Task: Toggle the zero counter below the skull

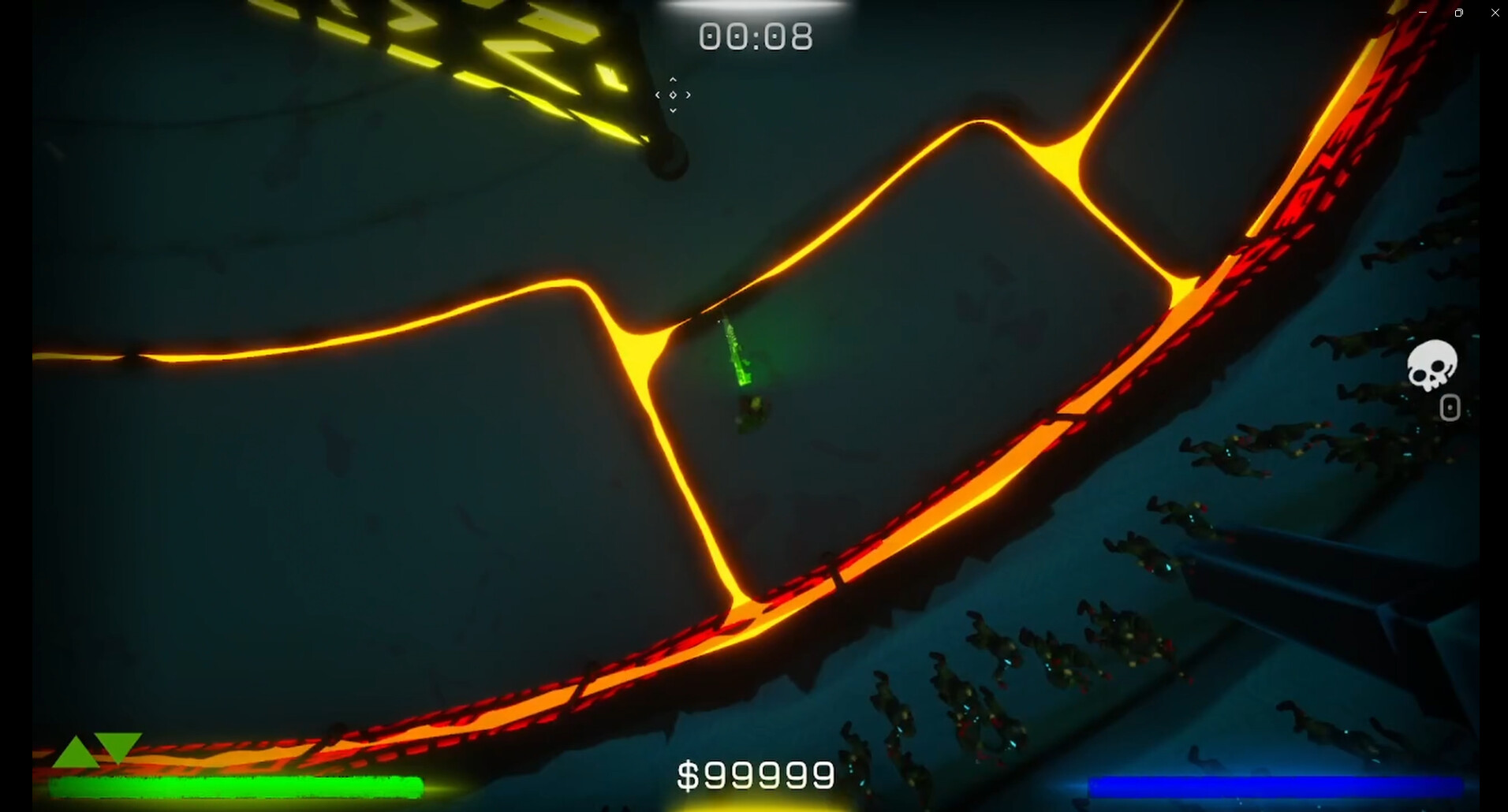Action: (x=1450, y=407)
